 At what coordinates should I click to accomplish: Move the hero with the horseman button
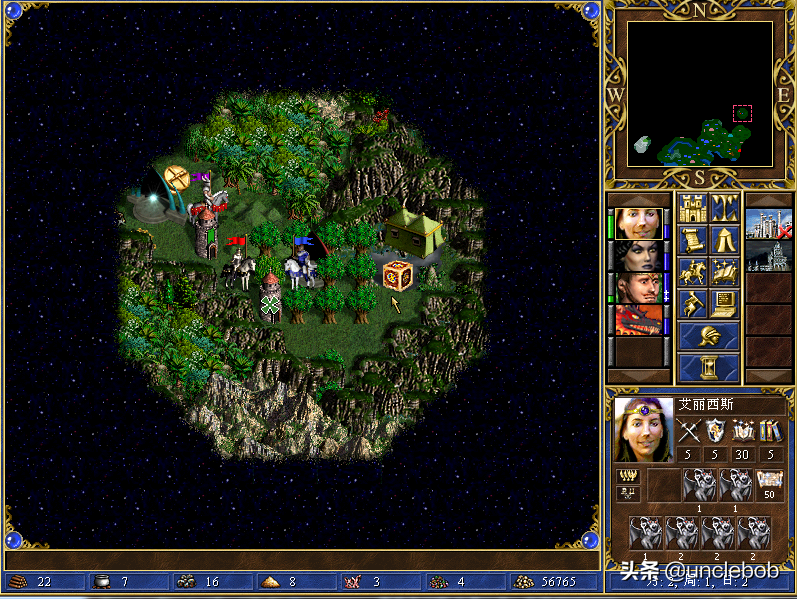point(692,271)
